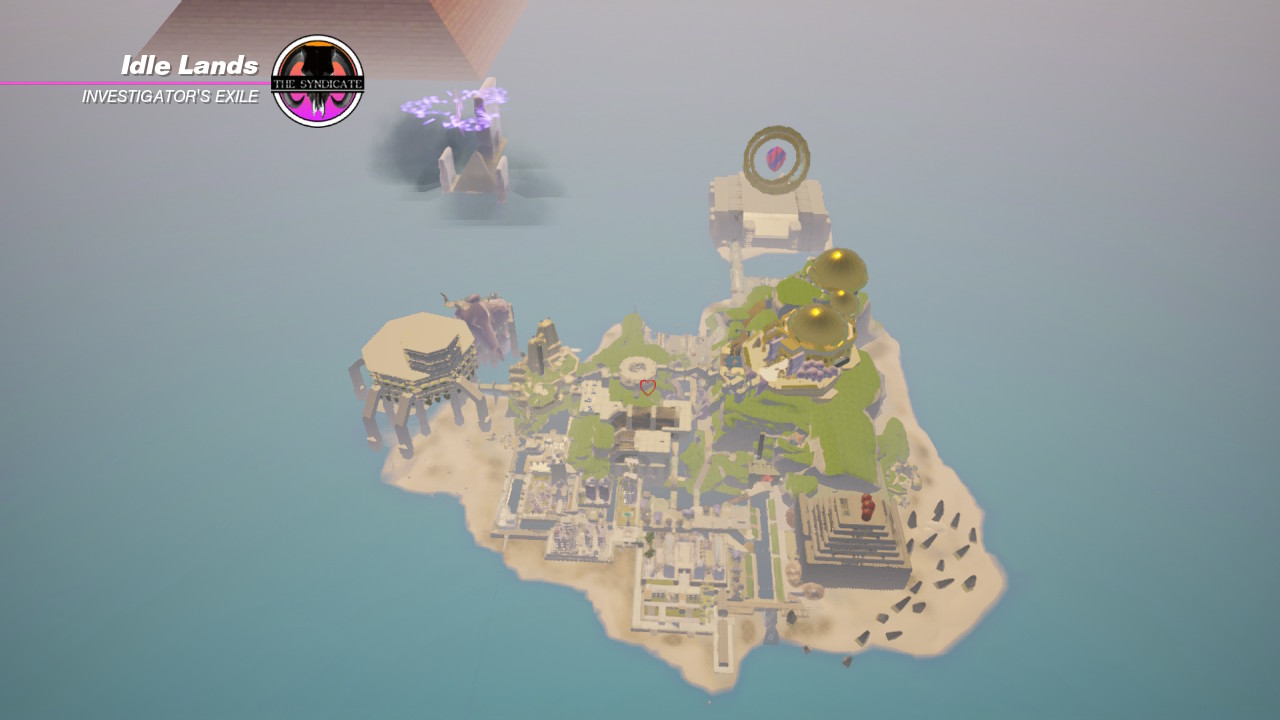
Task: Select The Syndicate faction emblem
Action: point(317,81)
